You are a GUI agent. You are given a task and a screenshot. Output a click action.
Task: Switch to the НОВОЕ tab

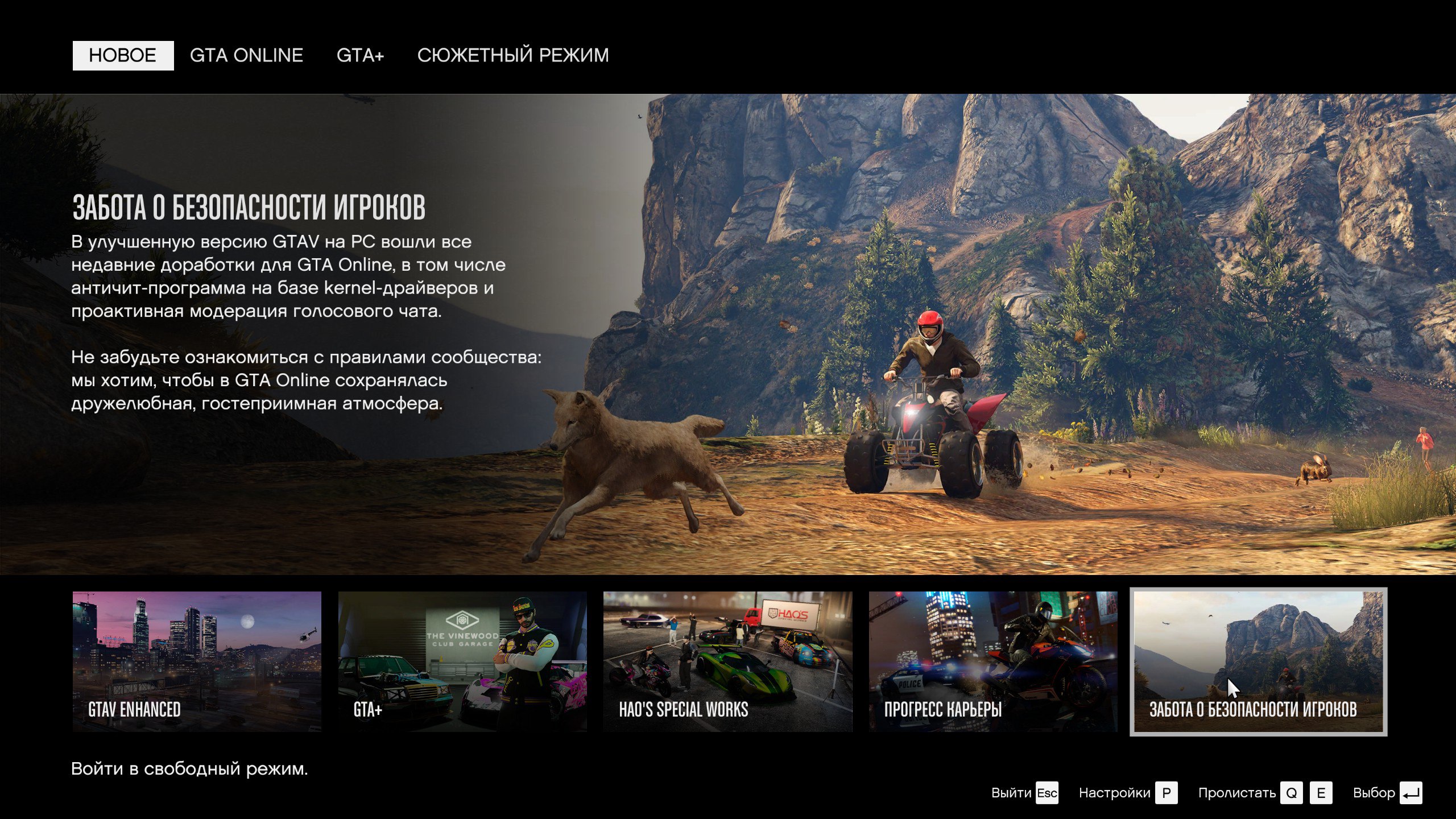point(123,56)
